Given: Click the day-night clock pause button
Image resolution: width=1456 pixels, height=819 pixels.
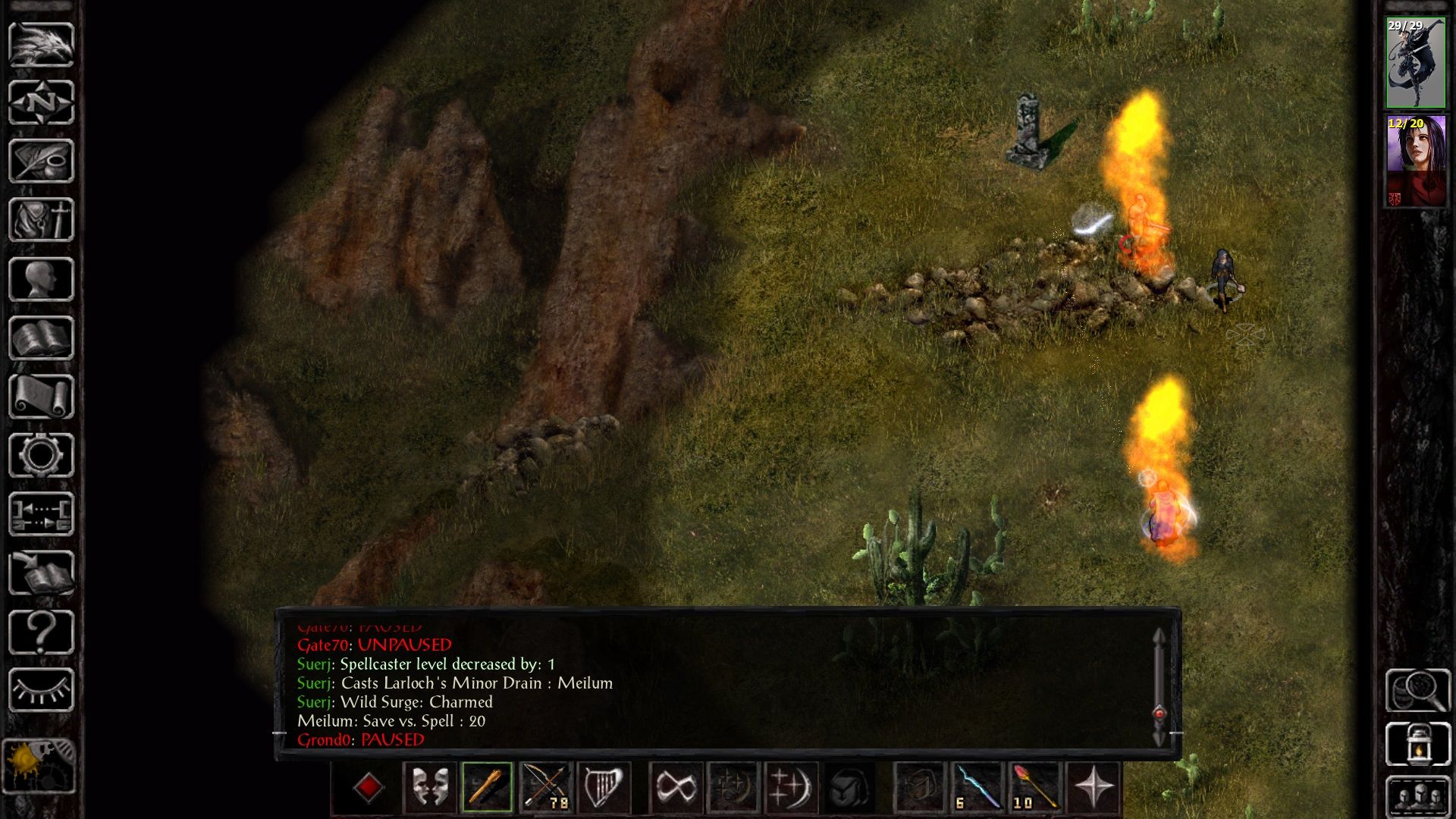Looking at the screenshot, I should point(39,766).
